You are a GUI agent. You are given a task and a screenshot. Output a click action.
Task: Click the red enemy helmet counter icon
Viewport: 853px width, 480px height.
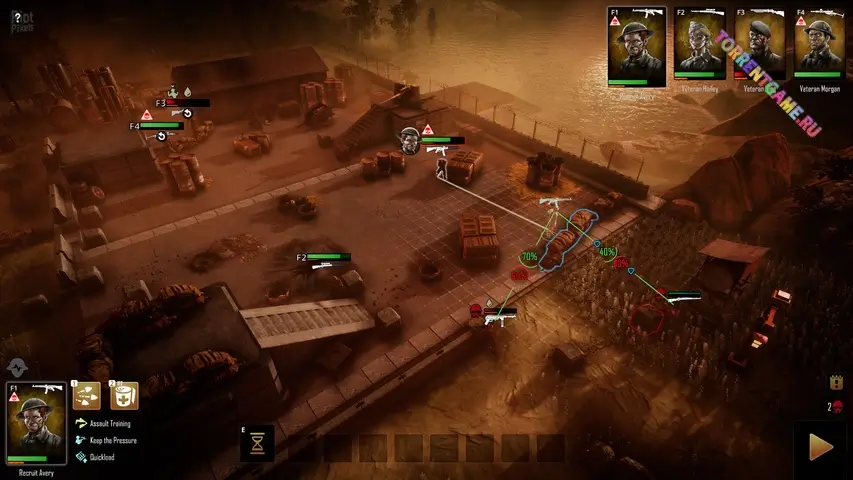(x=837, y=406)
